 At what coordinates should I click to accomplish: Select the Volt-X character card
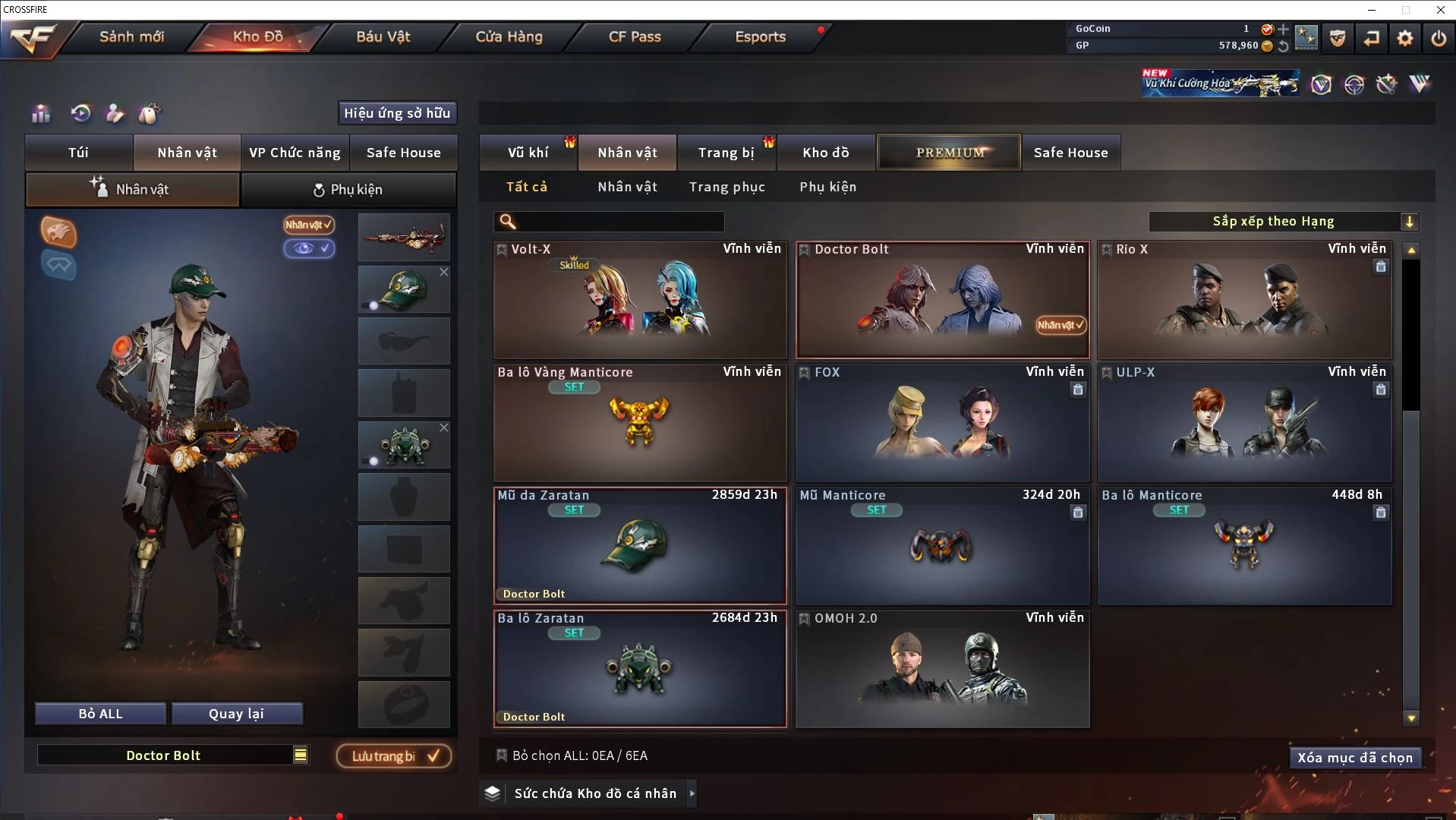[639, 301]
